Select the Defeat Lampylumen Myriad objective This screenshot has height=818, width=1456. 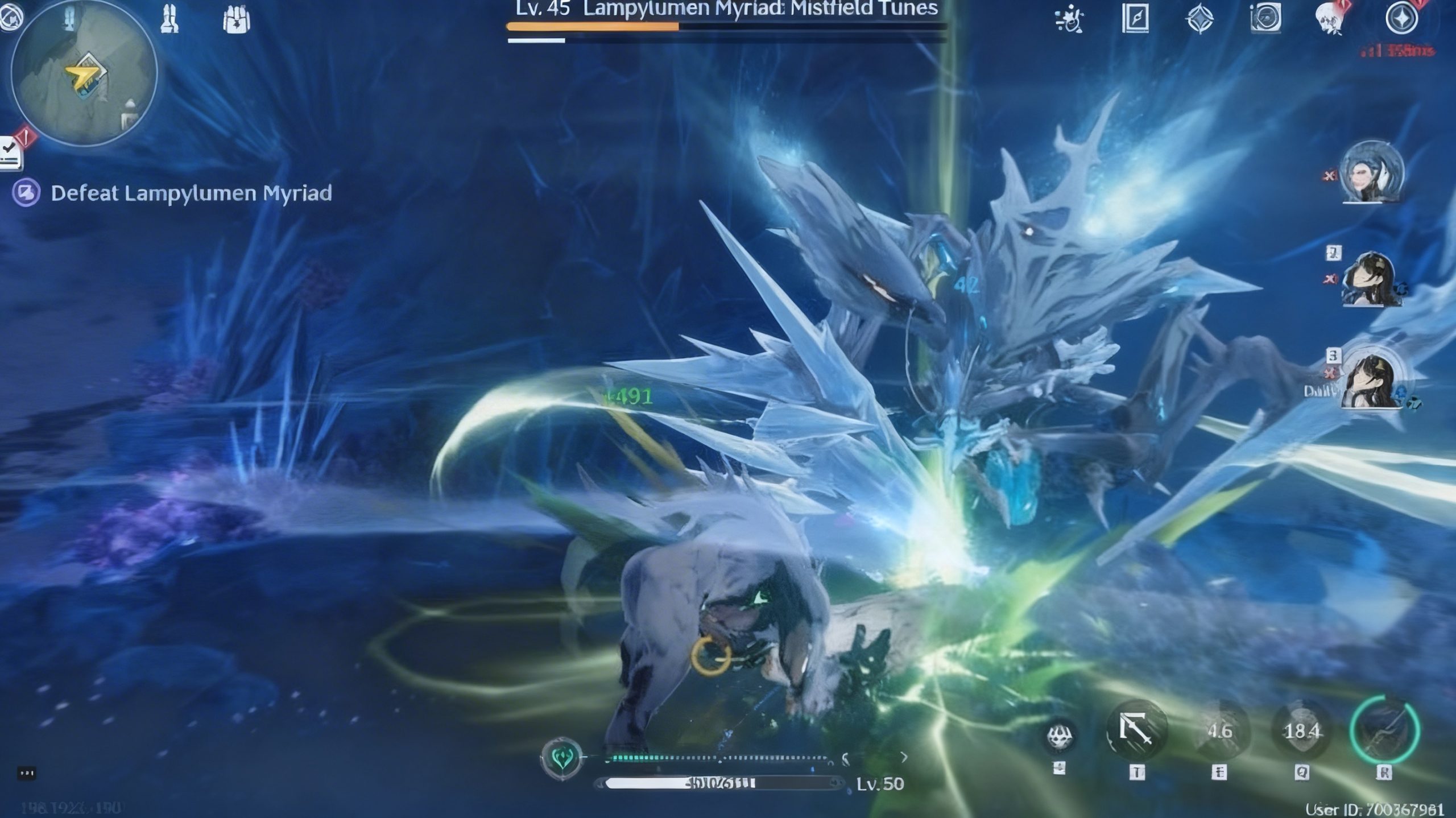point(191,193)
